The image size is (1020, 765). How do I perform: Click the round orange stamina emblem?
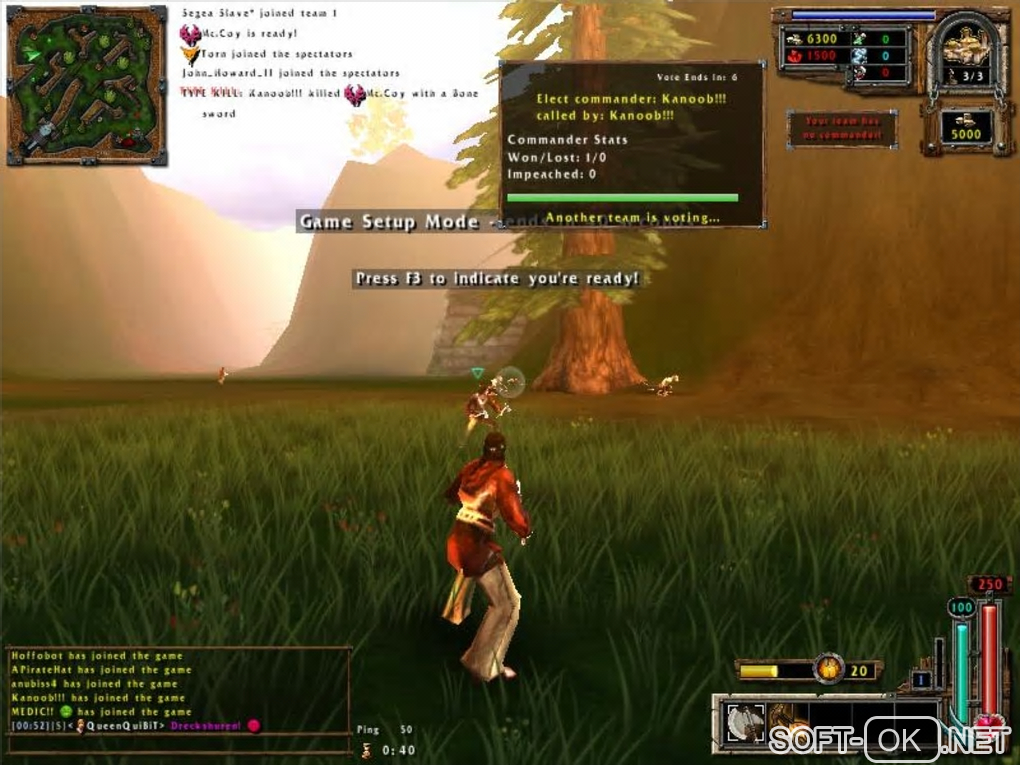click(x=828, y=669)
